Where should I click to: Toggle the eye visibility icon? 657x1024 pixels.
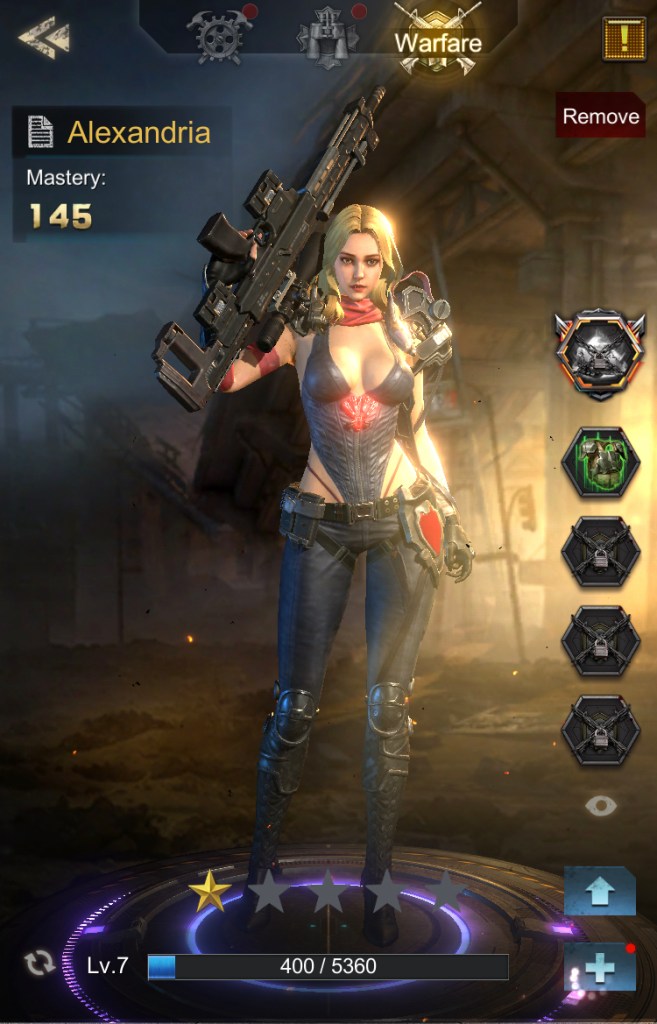click(x=600, y=806)
